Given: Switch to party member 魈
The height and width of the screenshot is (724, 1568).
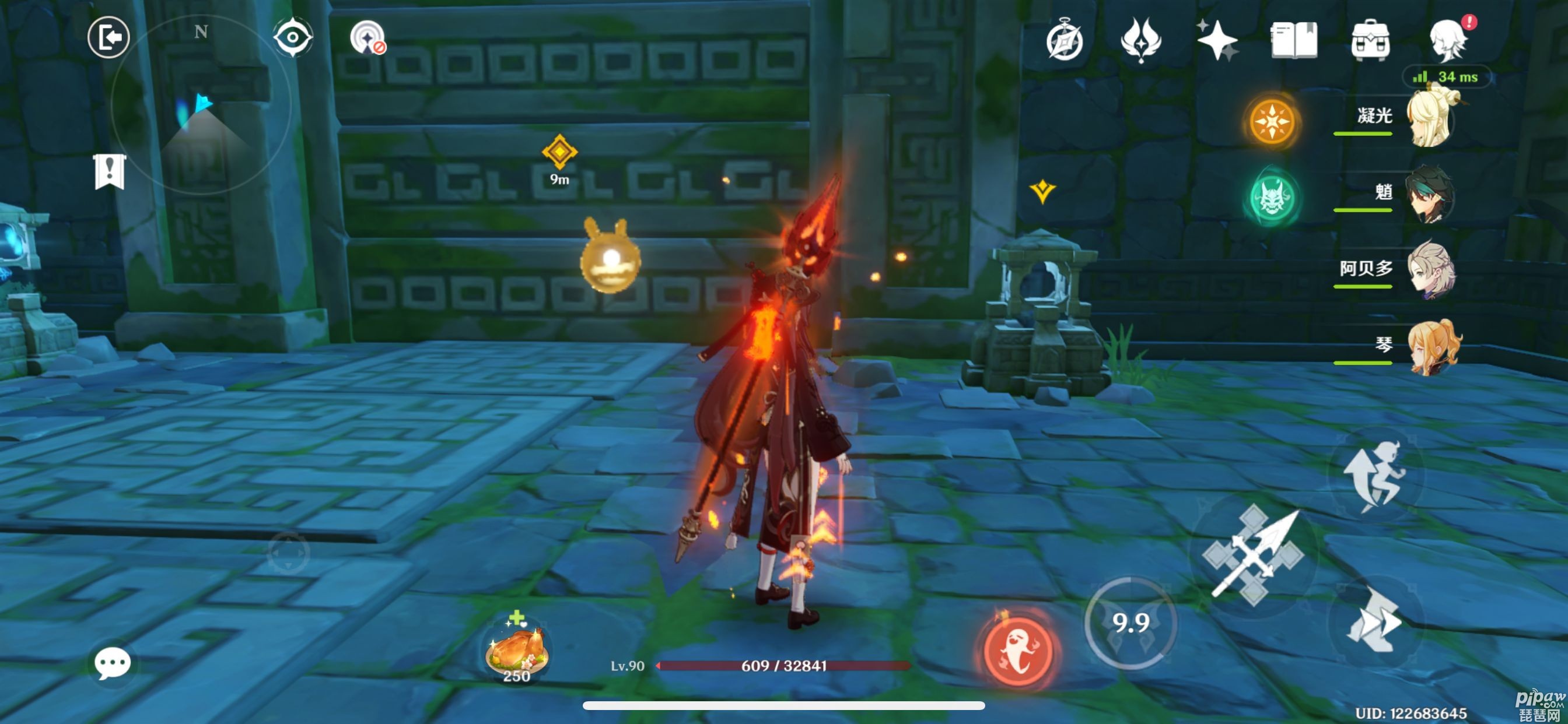Looking at the screenshot, I should click(1430, 195).
